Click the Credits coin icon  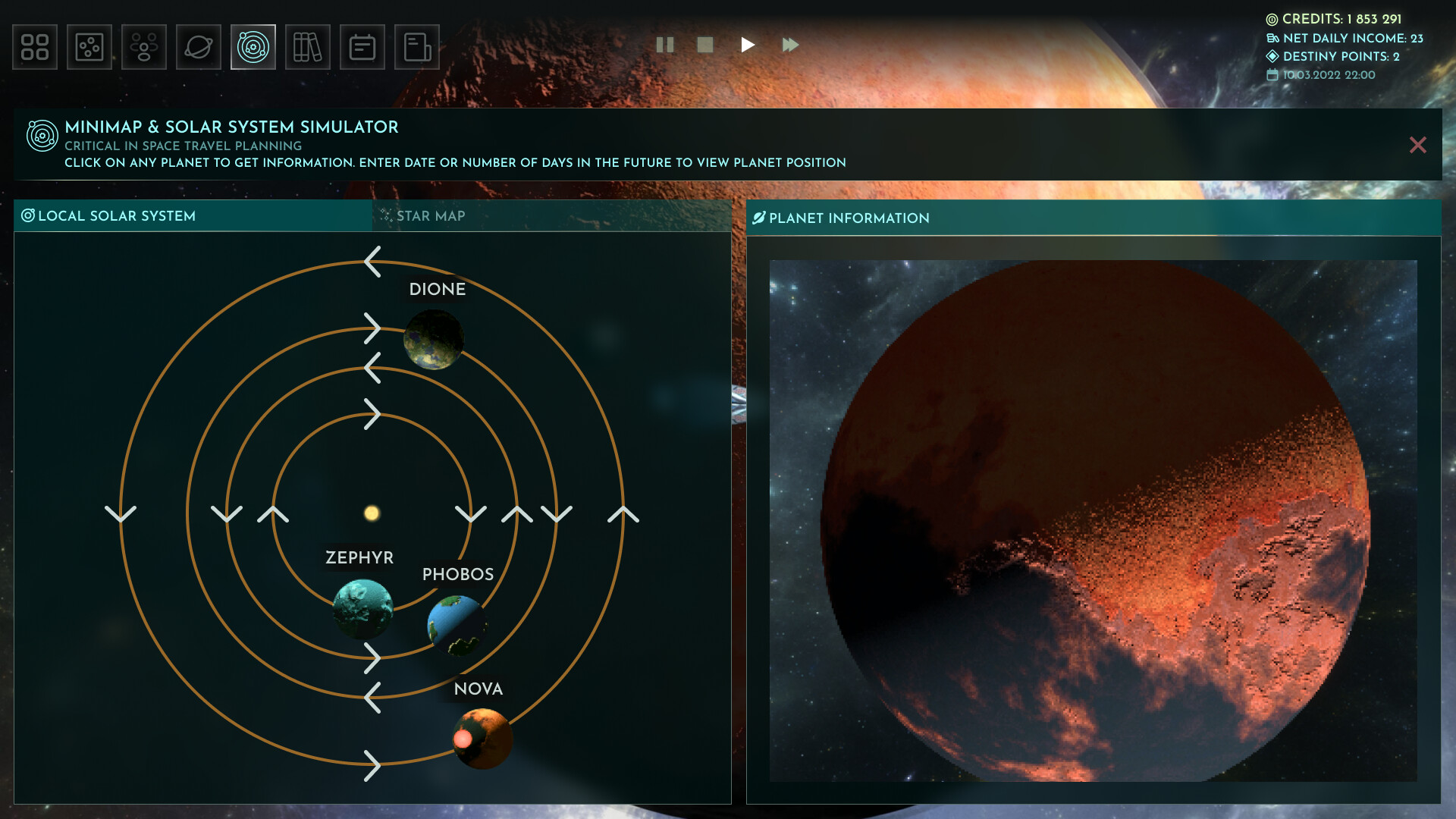coord(1272,19)
